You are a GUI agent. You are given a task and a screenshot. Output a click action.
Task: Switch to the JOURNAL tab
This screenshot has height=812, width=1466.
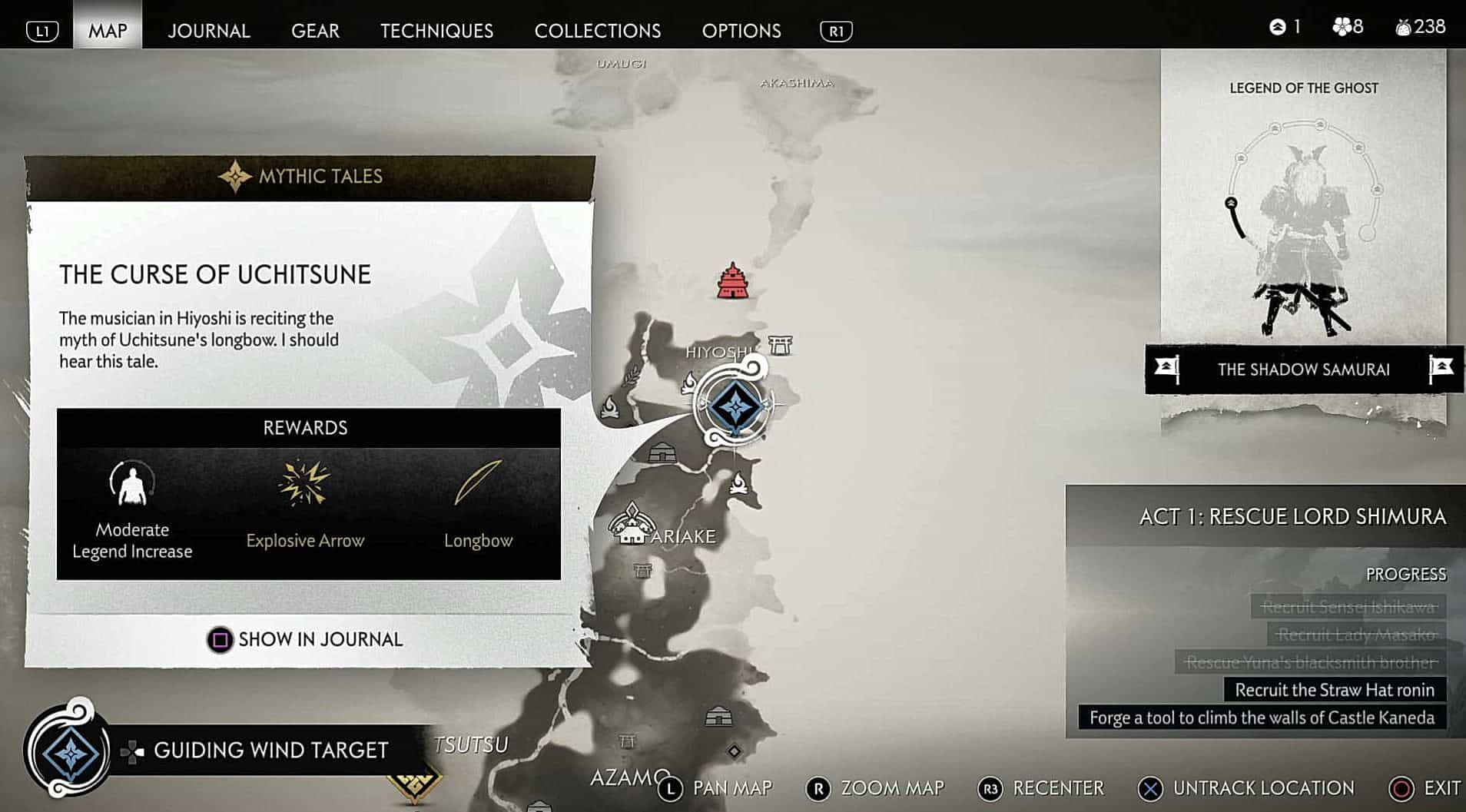coord(208,31)
